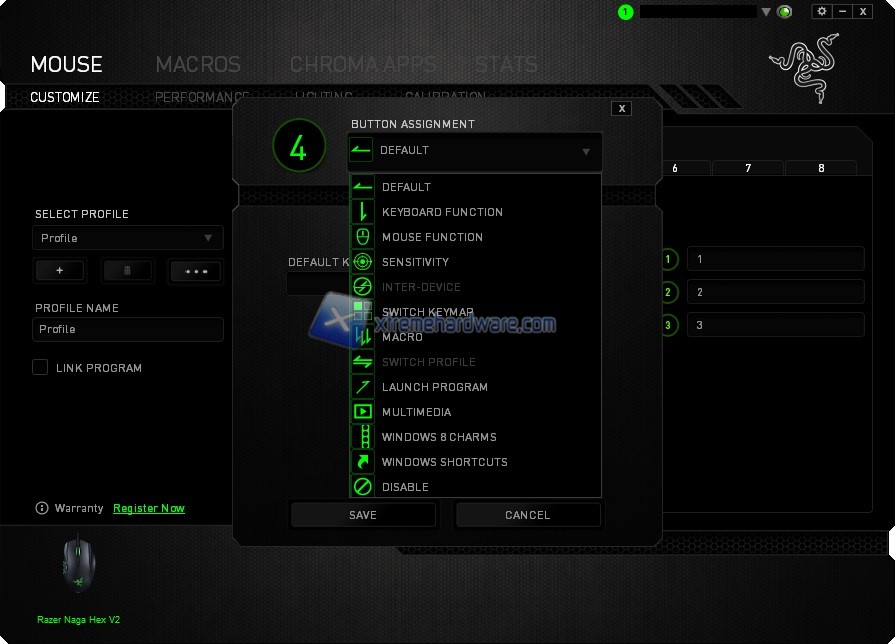Pick the Sensitivity assignment option
The image size is (895, 644).
pyautogui.click(x=415, y=262)
